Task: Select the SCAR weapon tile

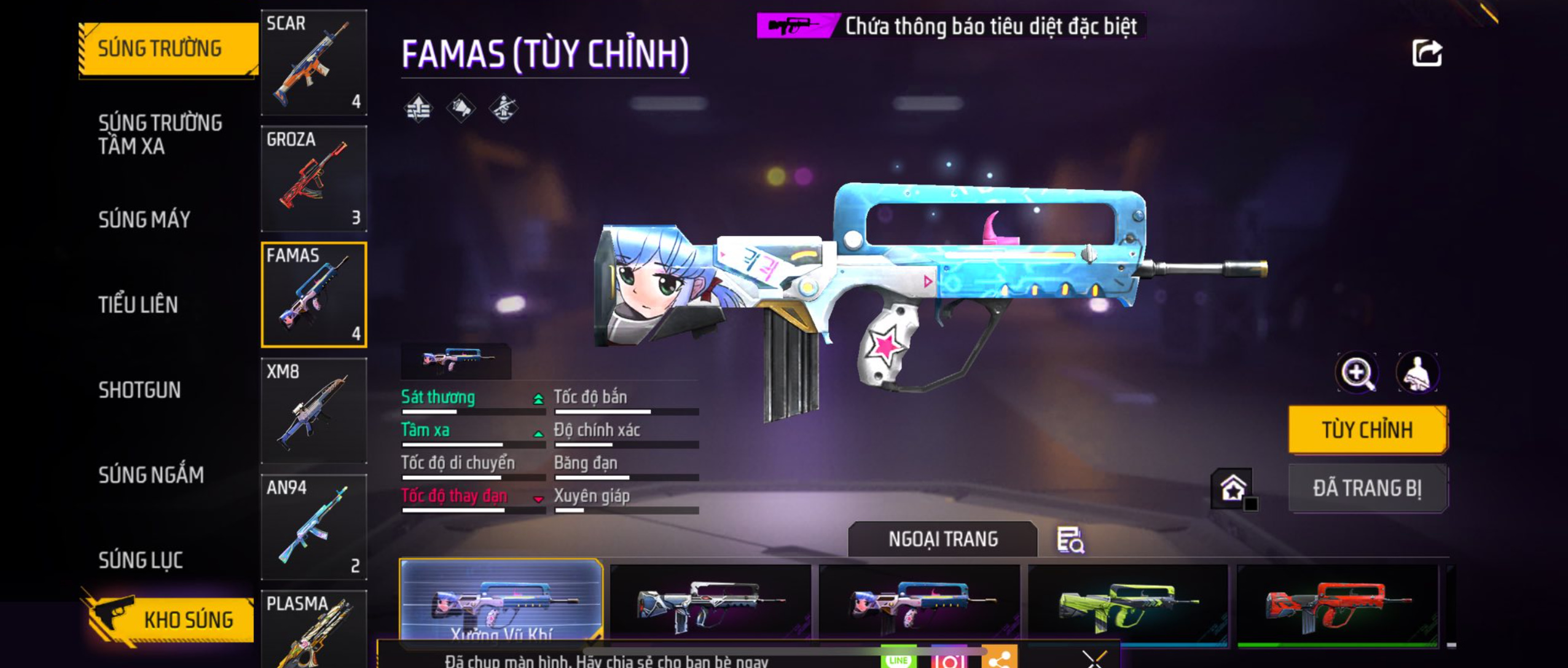Action: (x=314, y=62)
